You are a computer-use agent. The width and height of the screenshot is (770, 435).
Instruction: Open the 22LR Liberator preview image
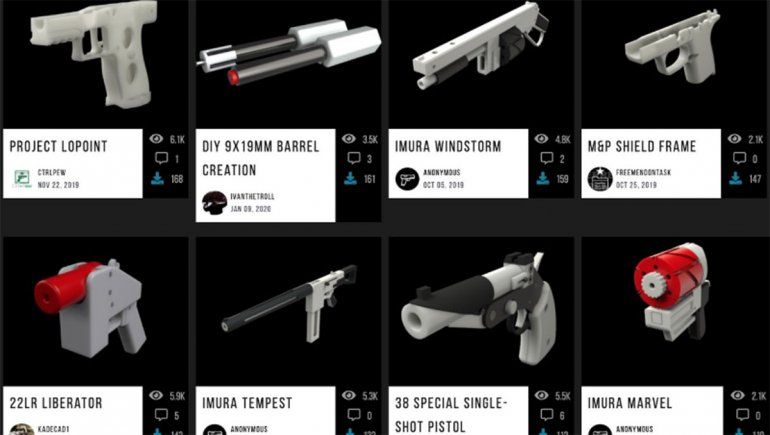click(95, 305)
